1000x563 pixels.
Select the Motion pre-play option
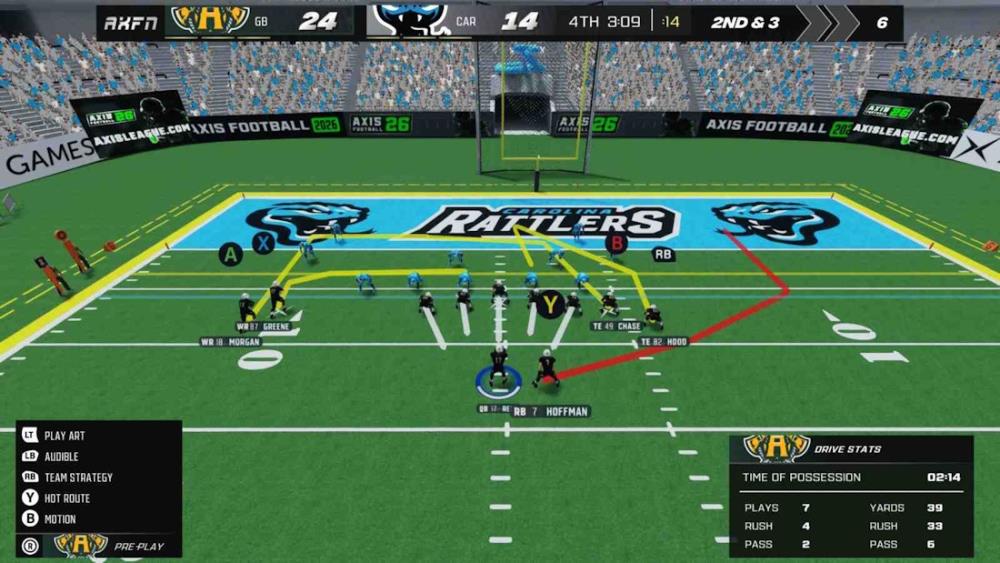(x=59, y=519)
